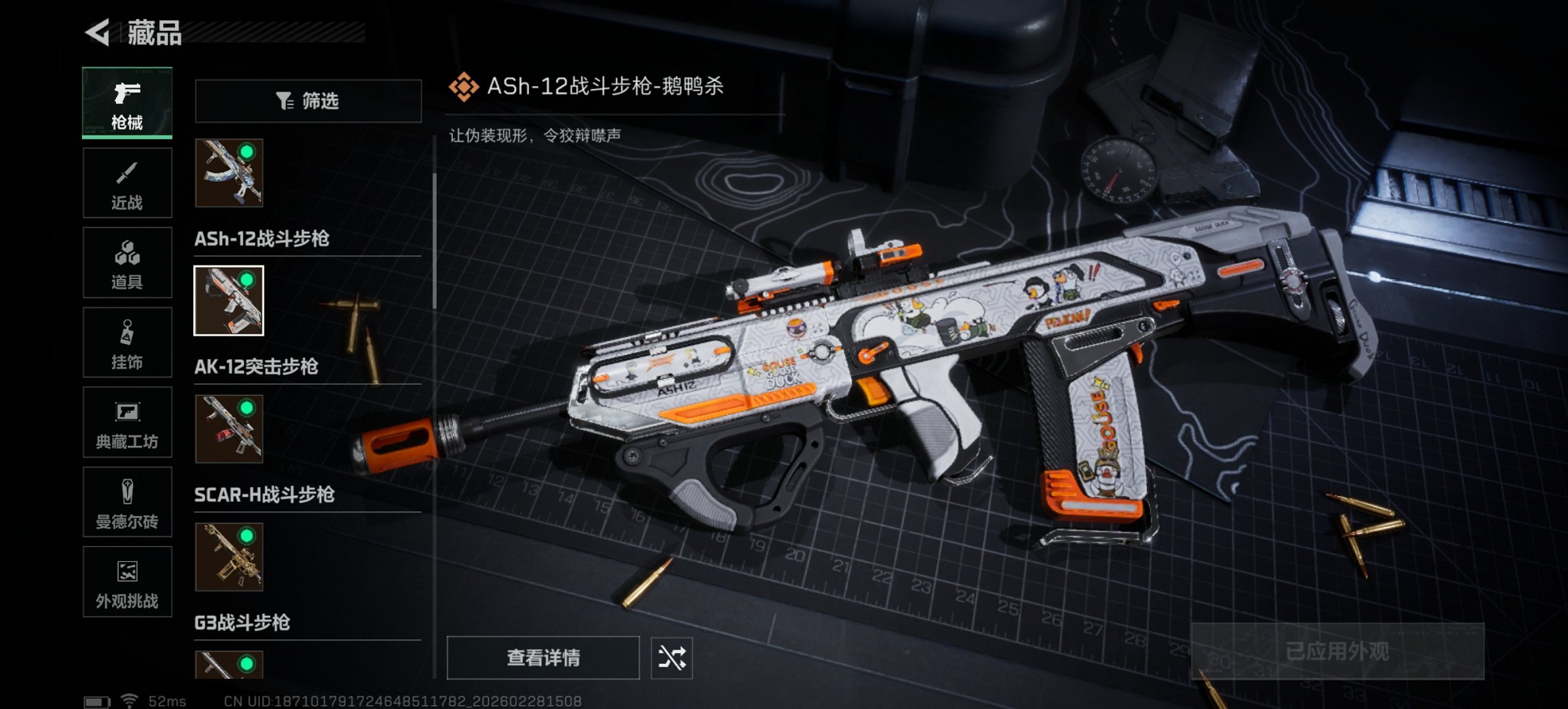
Task: Select the 曼德尔砖 category icon
Action: click(127, 503)
